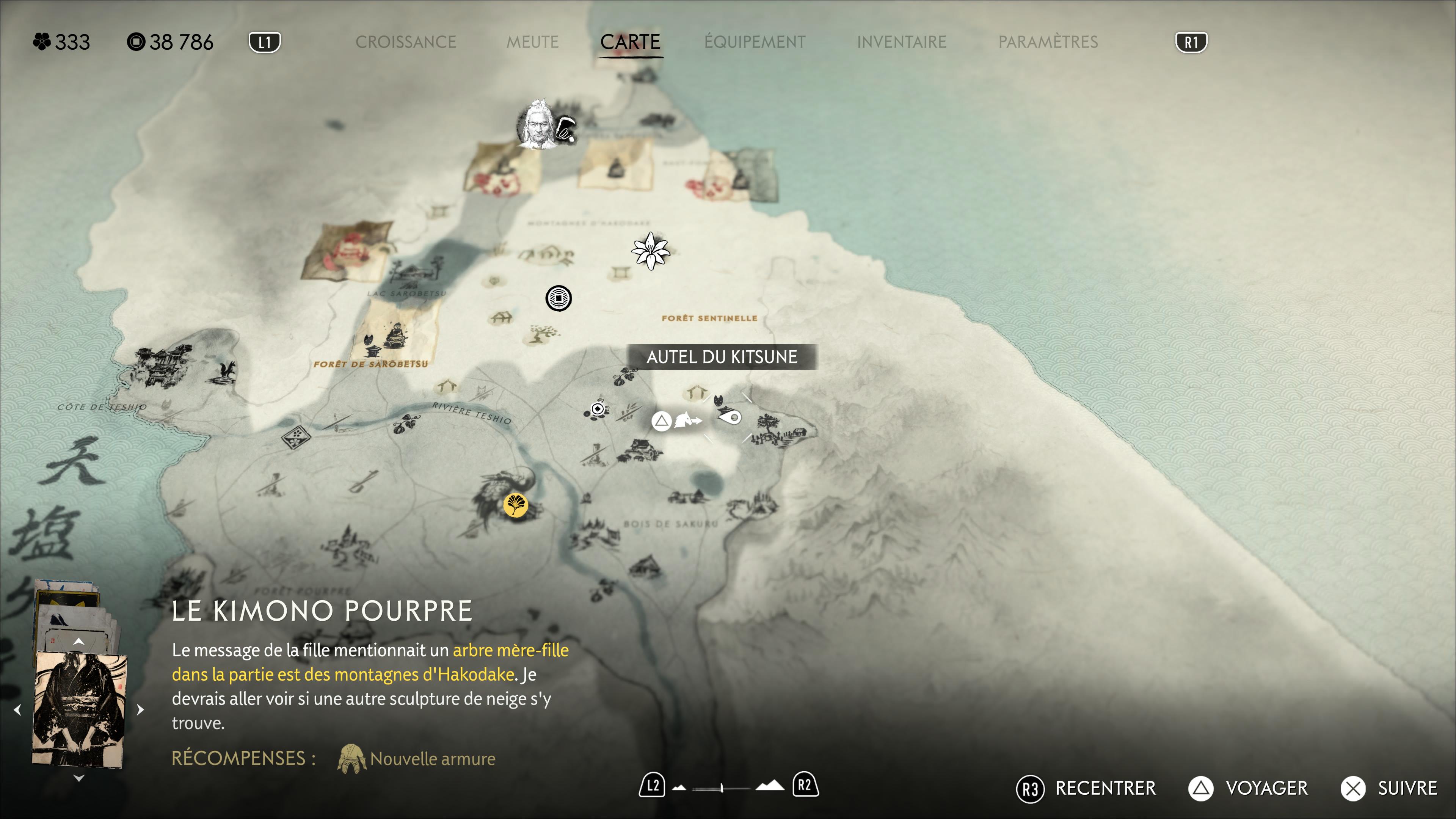The width and height of the screenshot is (1456, 819).
Task: Click the small target marker near the river
Action: [597, 408]
